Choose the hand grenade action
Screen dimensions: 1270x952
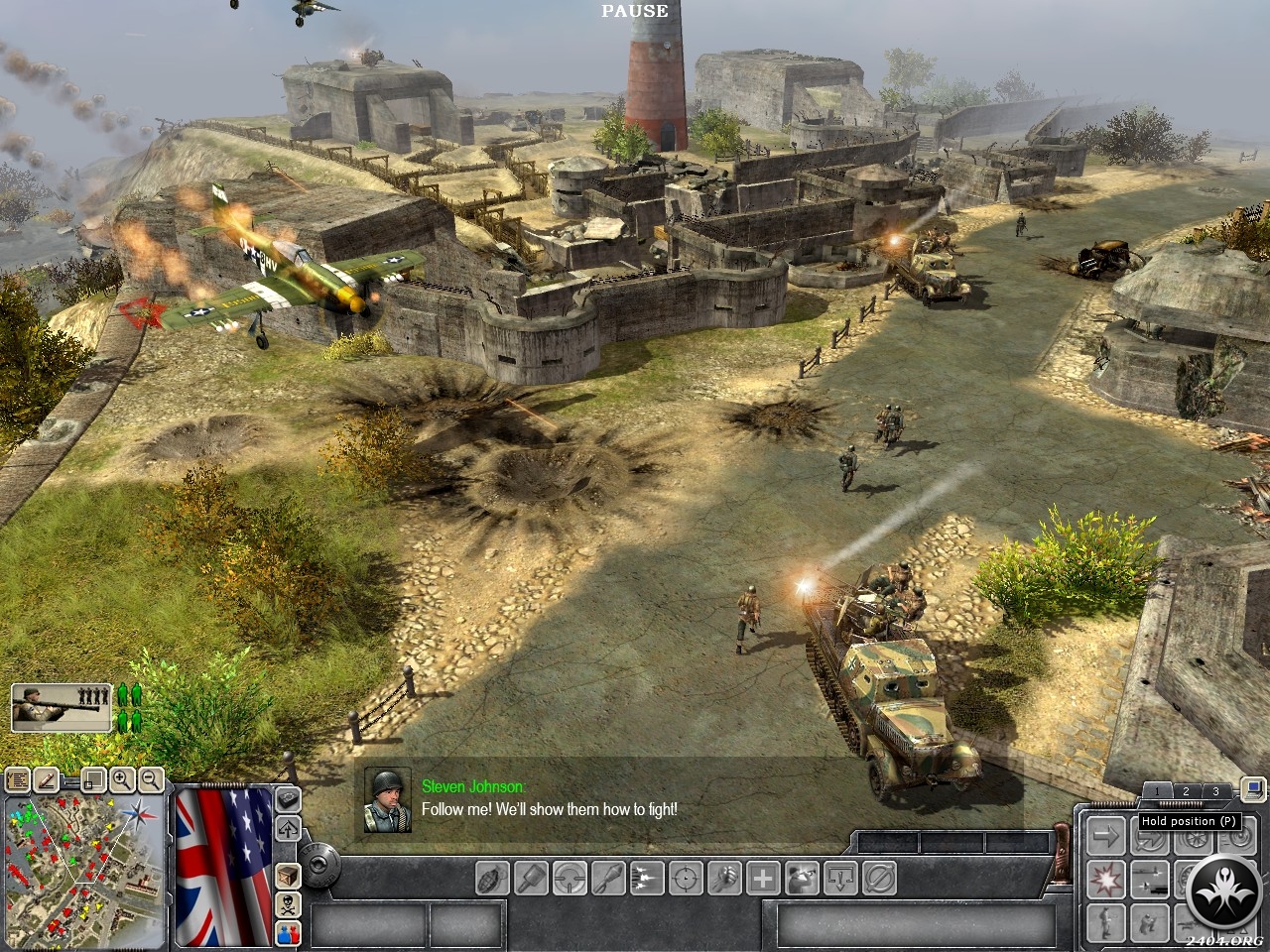pos(493,878)
